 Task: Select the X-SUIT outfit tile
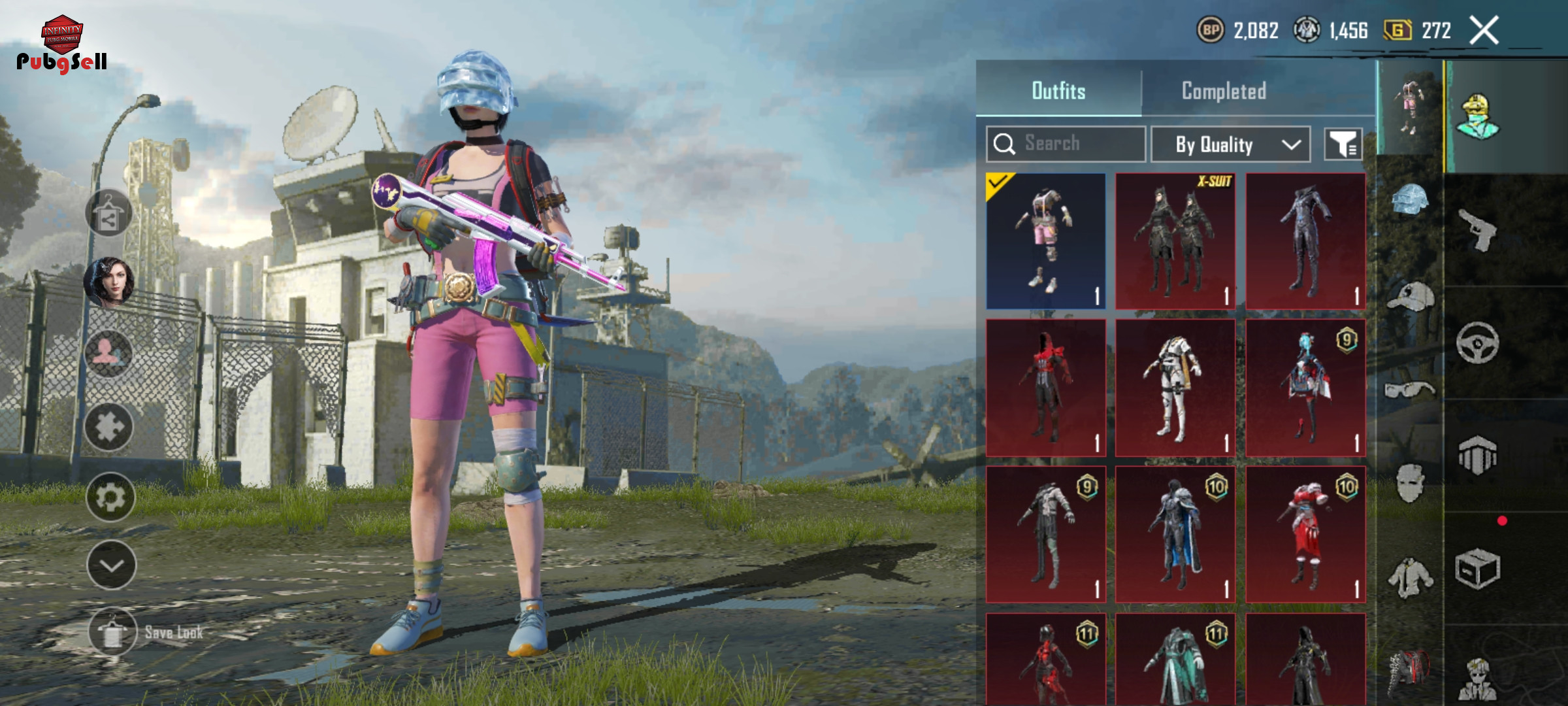(x=1175, y=241)
